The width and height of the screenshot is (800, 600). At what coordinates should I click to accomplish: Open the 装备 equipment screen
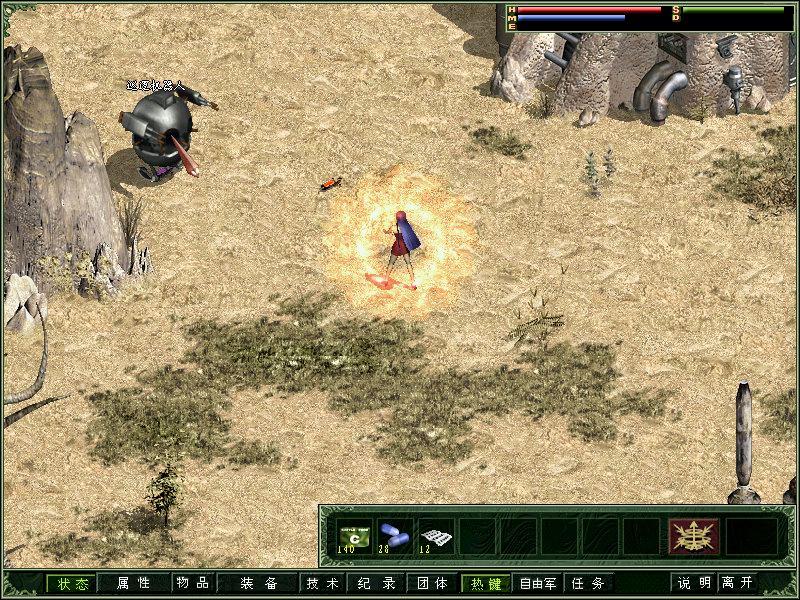[x=258, y=584]
